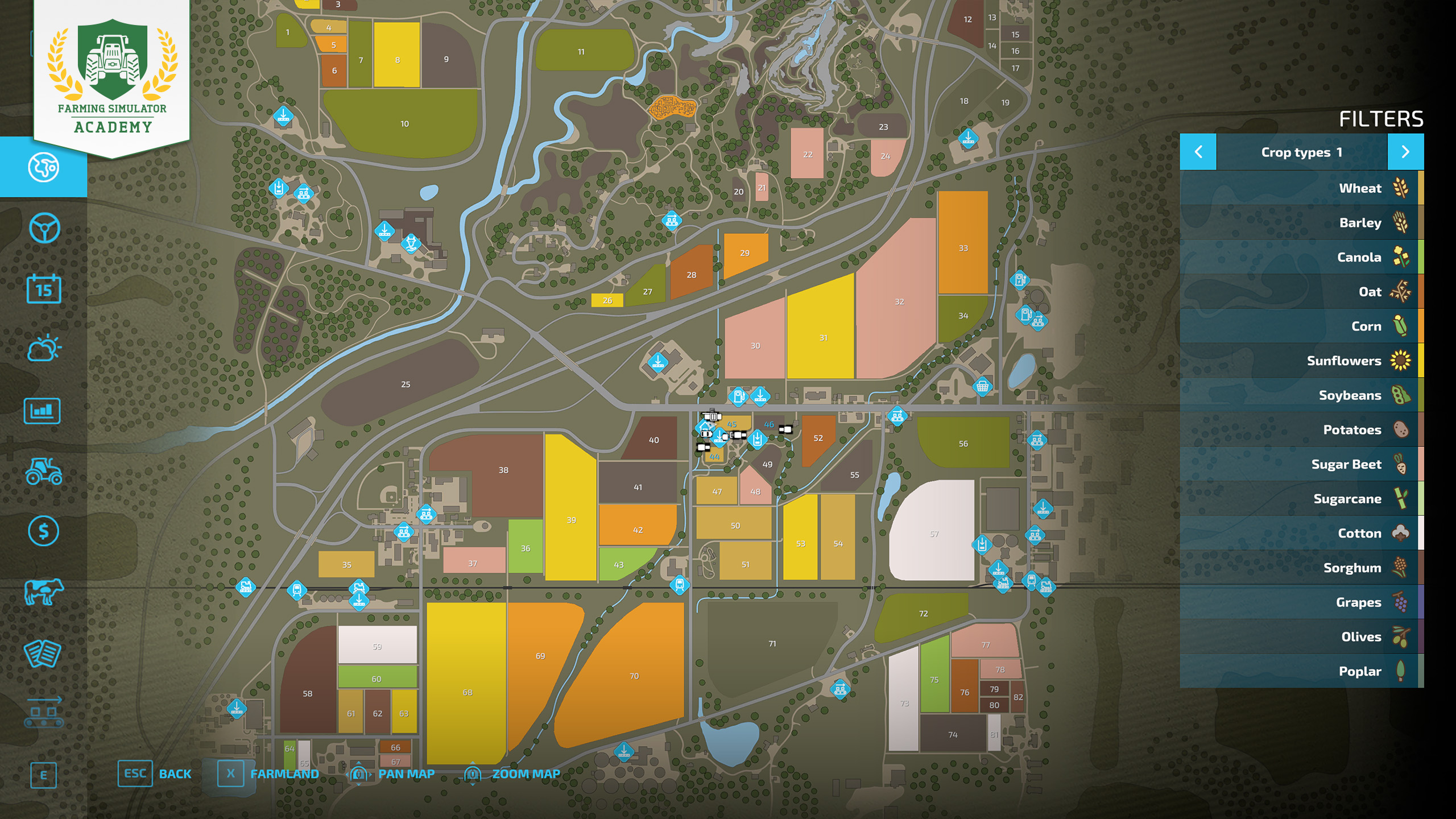
Task: Toggle the Soybeans filter row
Action: pyautogui.click(x=1301, y=395)
